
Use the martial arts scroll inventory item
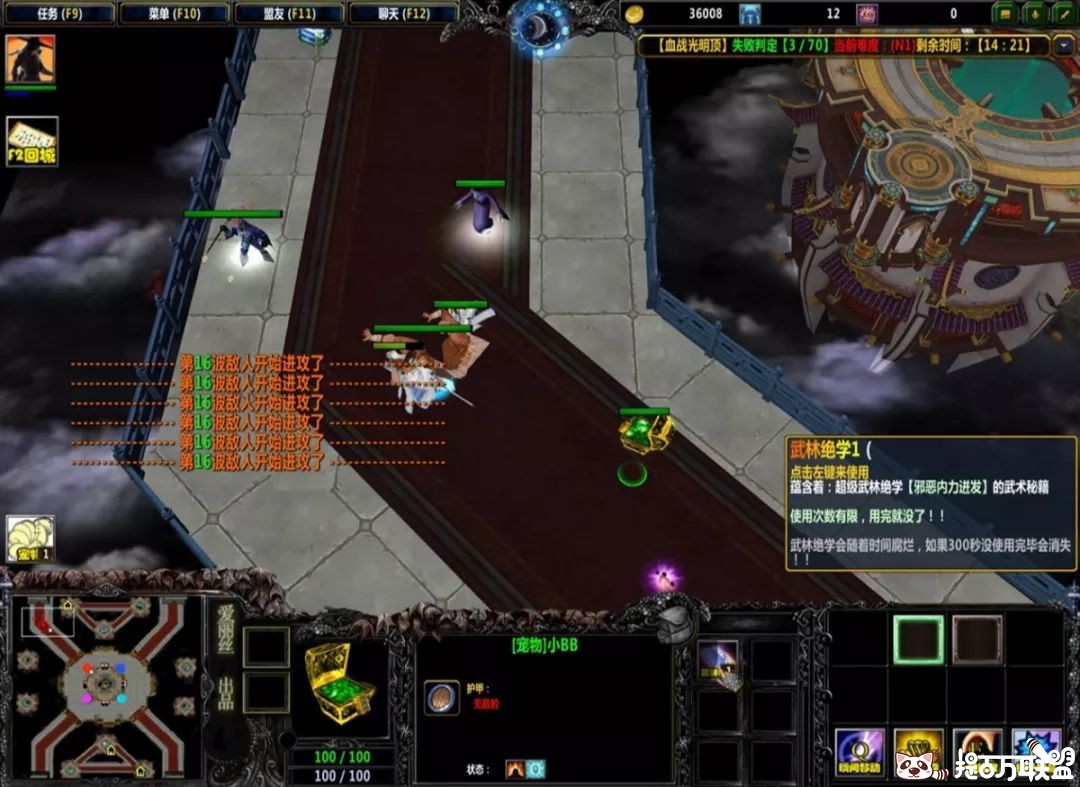[717, 661]
